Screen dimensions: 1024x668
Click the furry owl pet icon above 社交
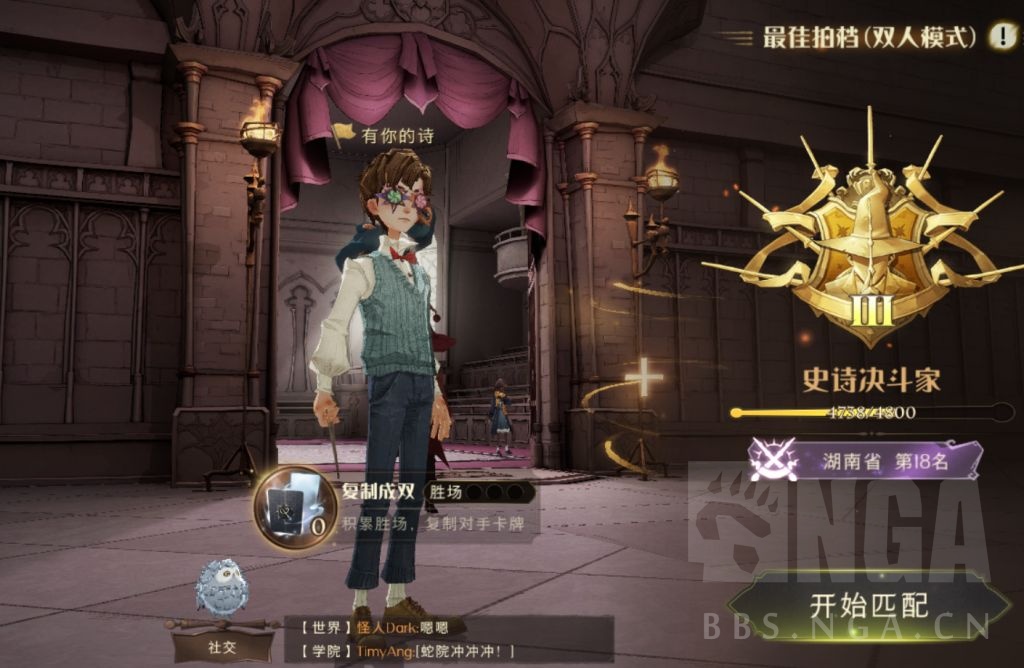click(x=222, y=588)
